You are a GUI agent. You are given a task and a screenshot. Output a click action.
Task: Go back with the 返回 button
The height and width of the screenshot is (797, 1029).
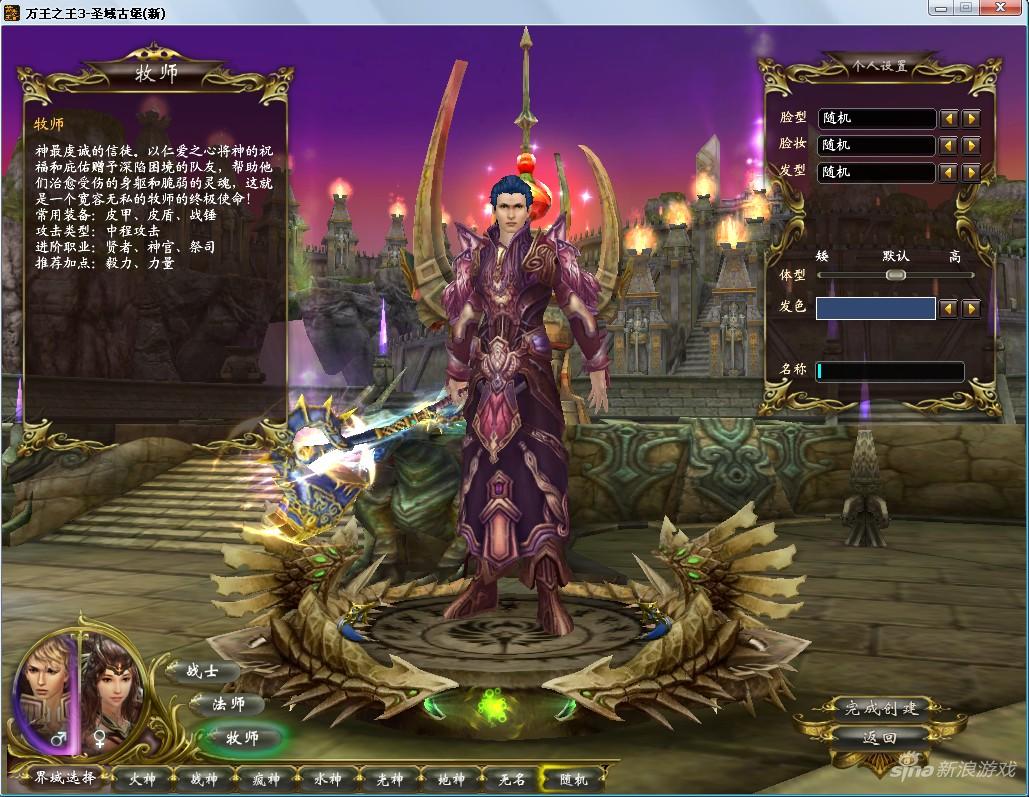[879, 738]
